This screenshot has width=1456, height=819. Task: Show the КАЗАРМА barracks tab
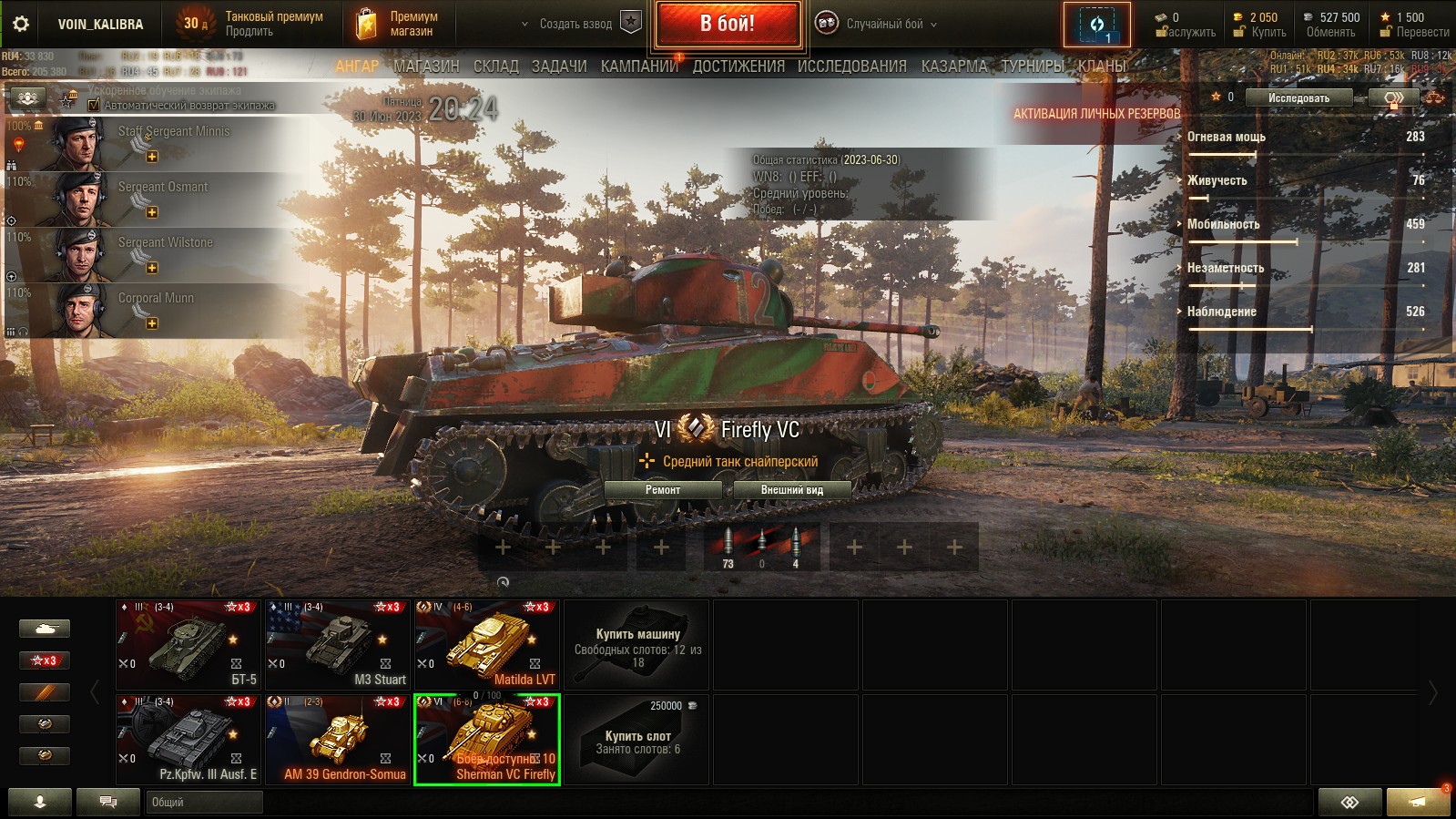coord(953,67)
